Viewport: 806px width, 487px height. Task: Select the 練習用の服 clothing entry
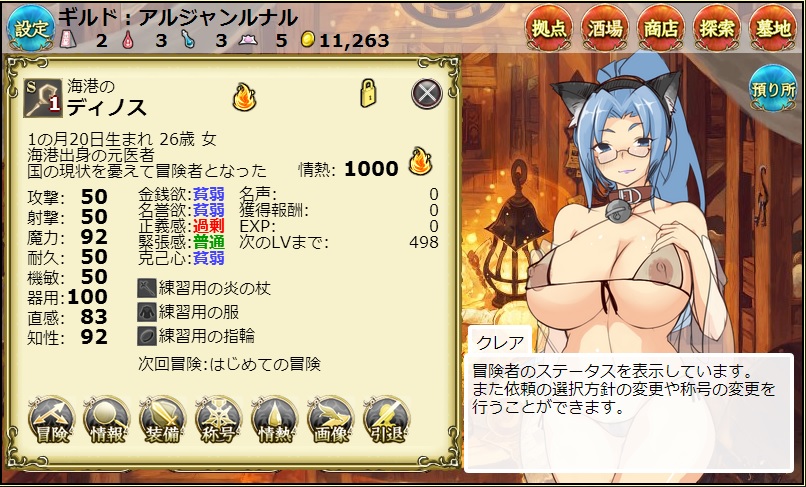(190, 311)
